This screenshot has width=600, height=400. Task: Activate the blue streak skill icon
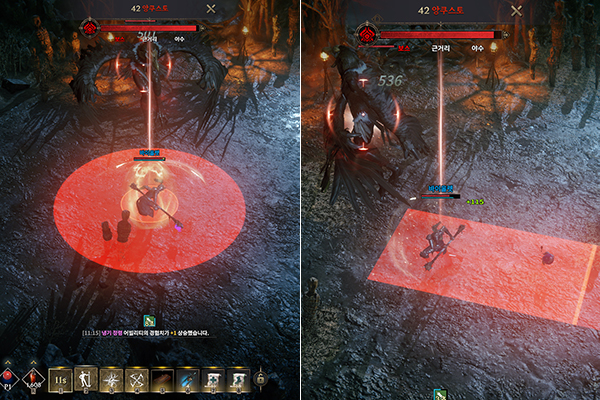(187, 379)
